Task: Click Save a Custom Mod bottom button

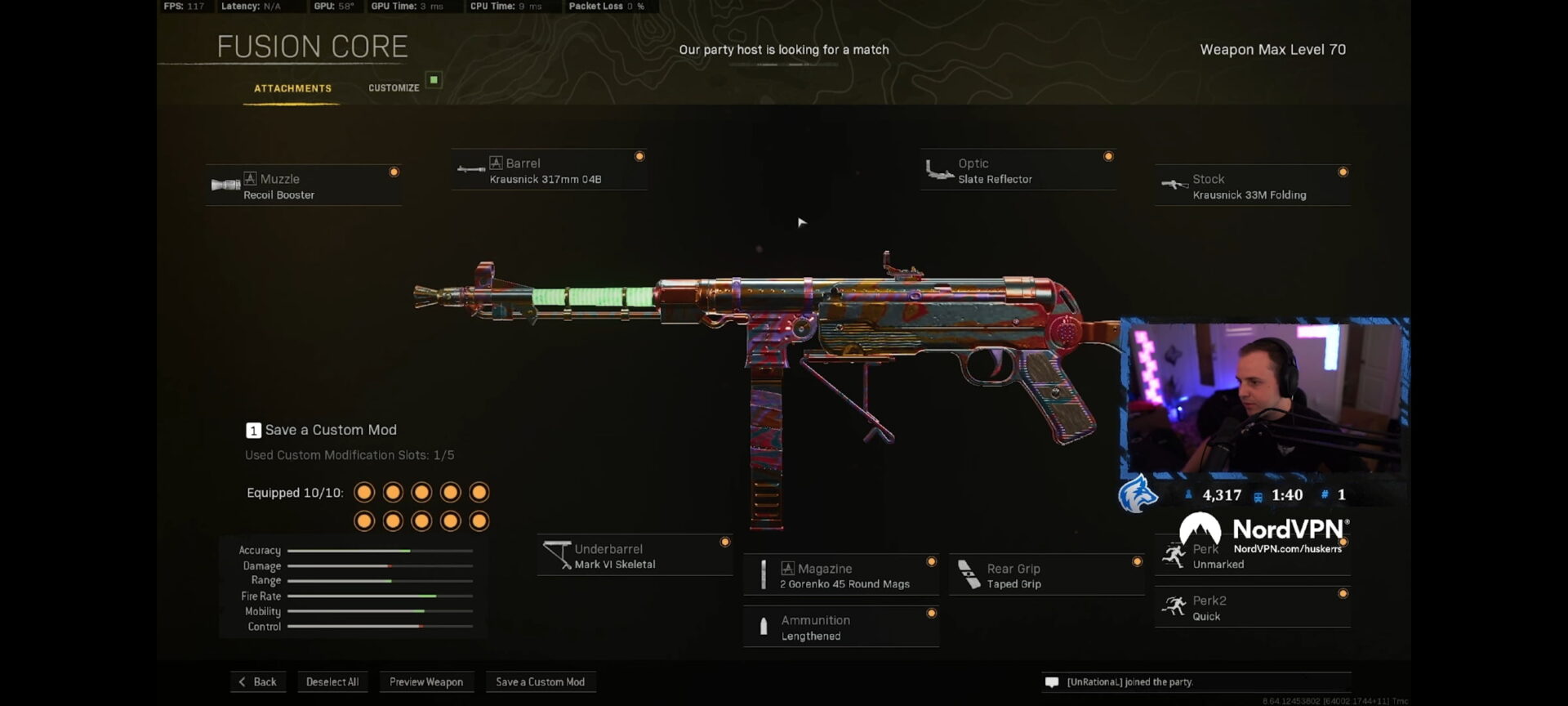Action: (541, 682)
